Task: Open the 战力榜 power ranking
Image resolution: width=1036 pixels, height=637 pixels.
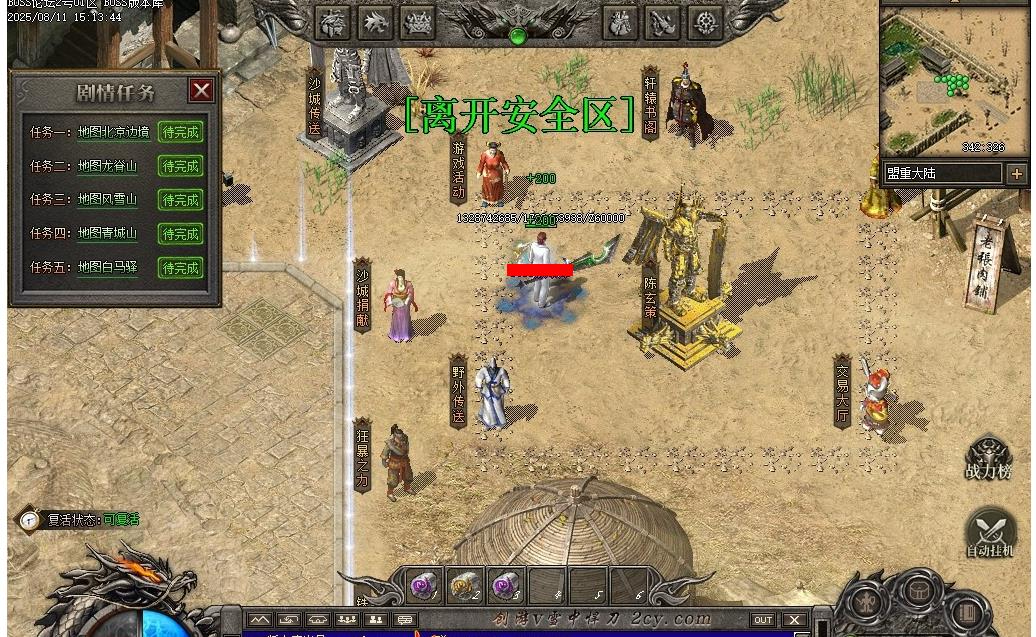Action: coord(988,459)
